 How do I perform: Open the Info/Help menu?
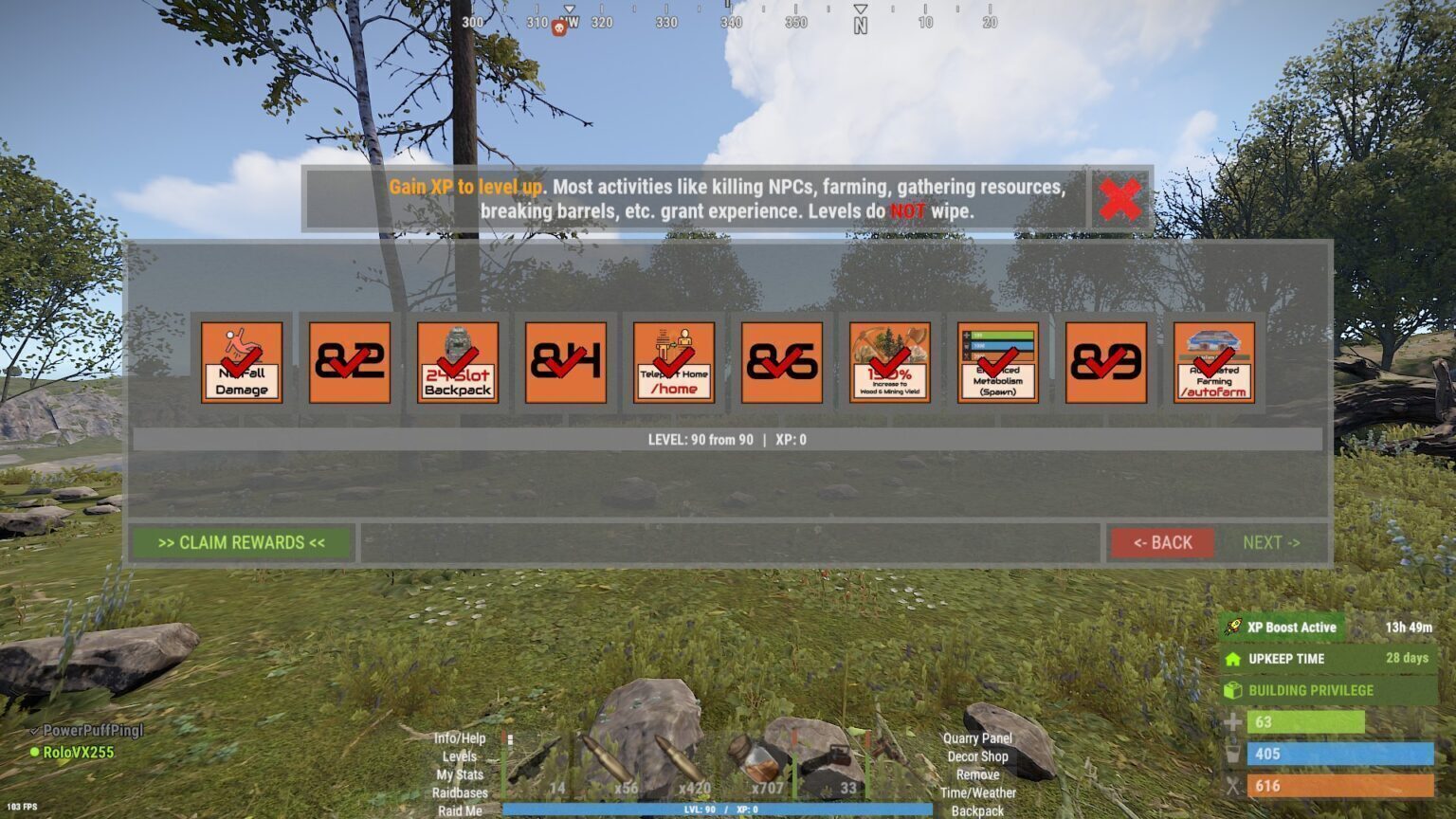tap(460, 738)
